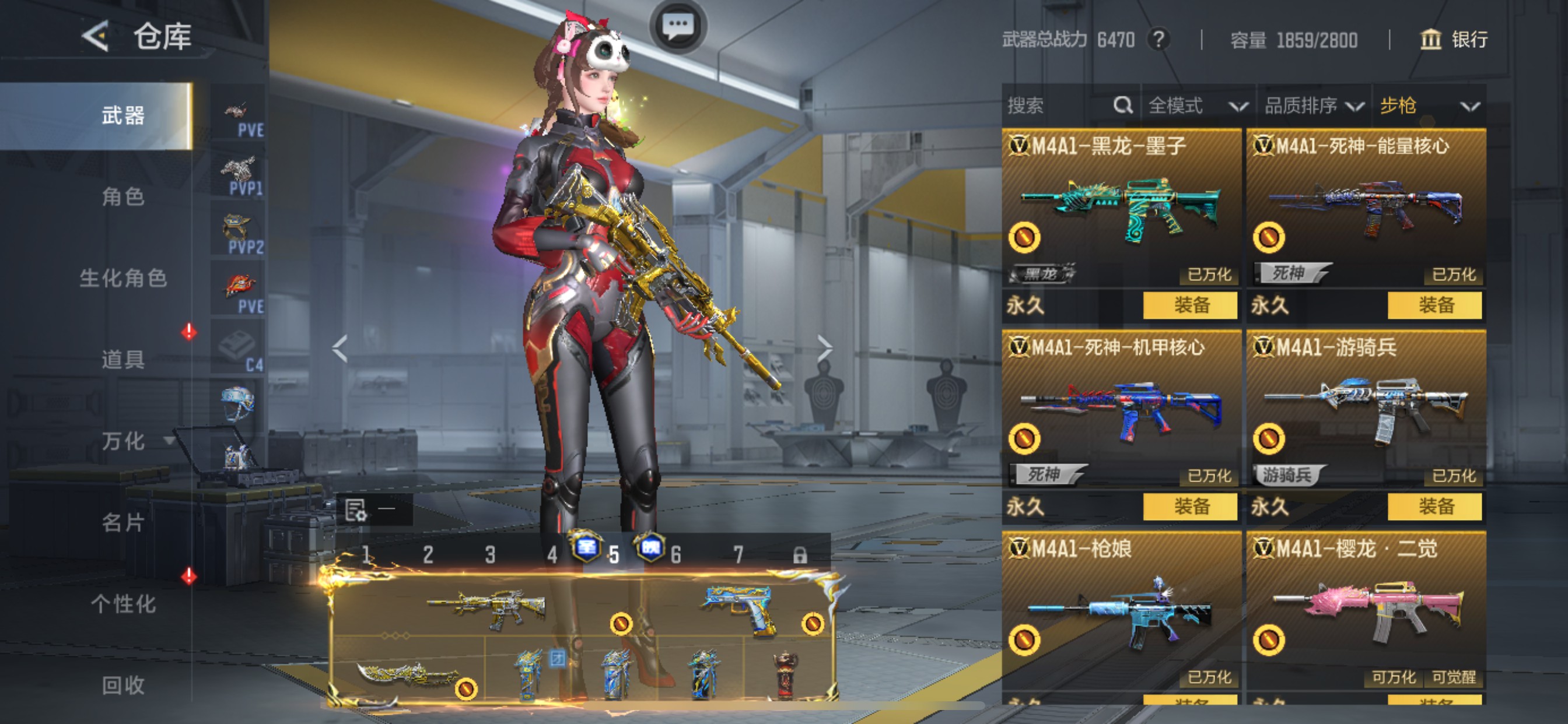Select the PVP2 loadout preset

(x=239, y=234)
